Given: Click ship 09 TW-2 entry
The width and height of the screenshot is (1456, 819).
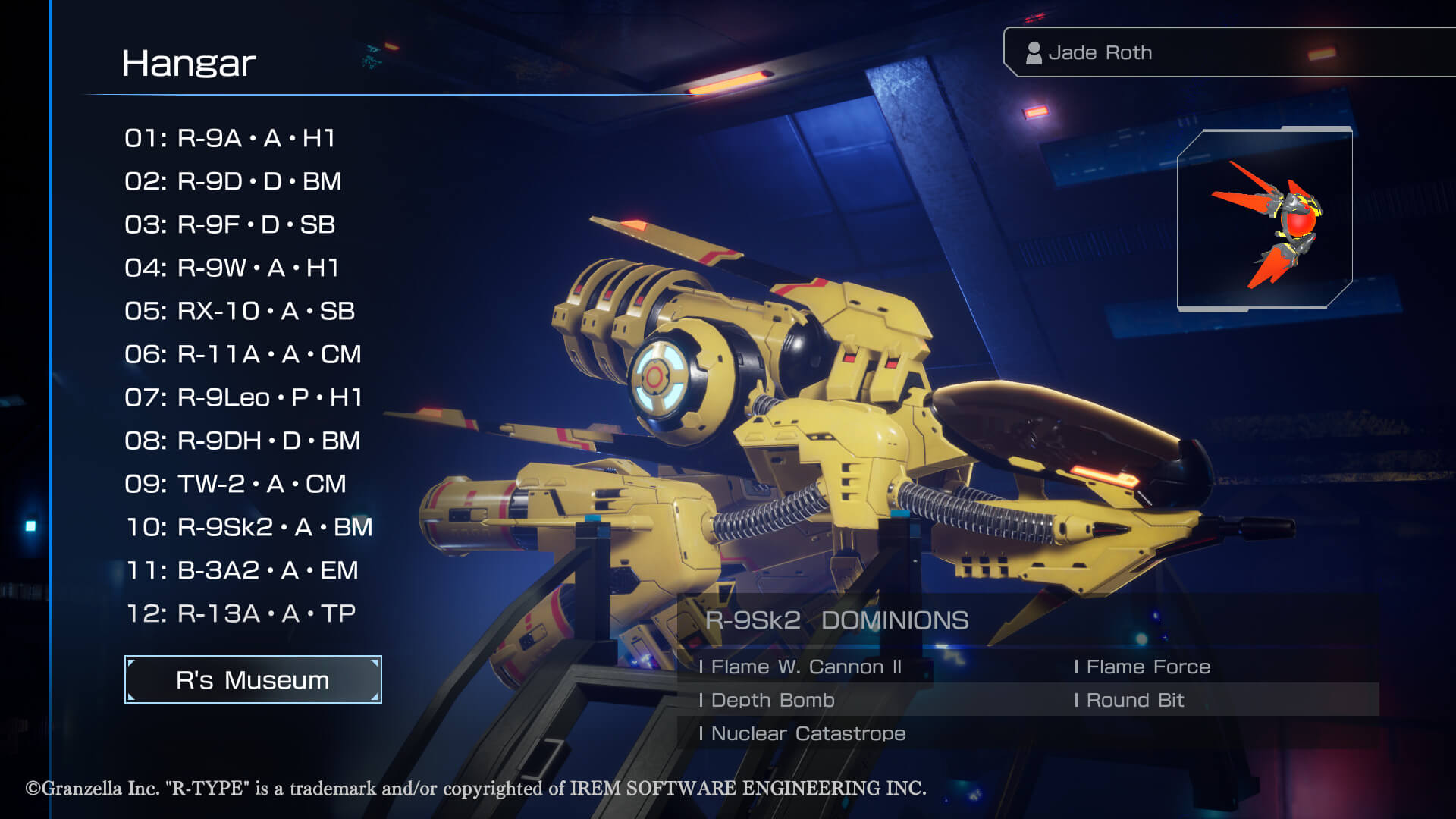Looking at the screenshot, I should point(234,483).
